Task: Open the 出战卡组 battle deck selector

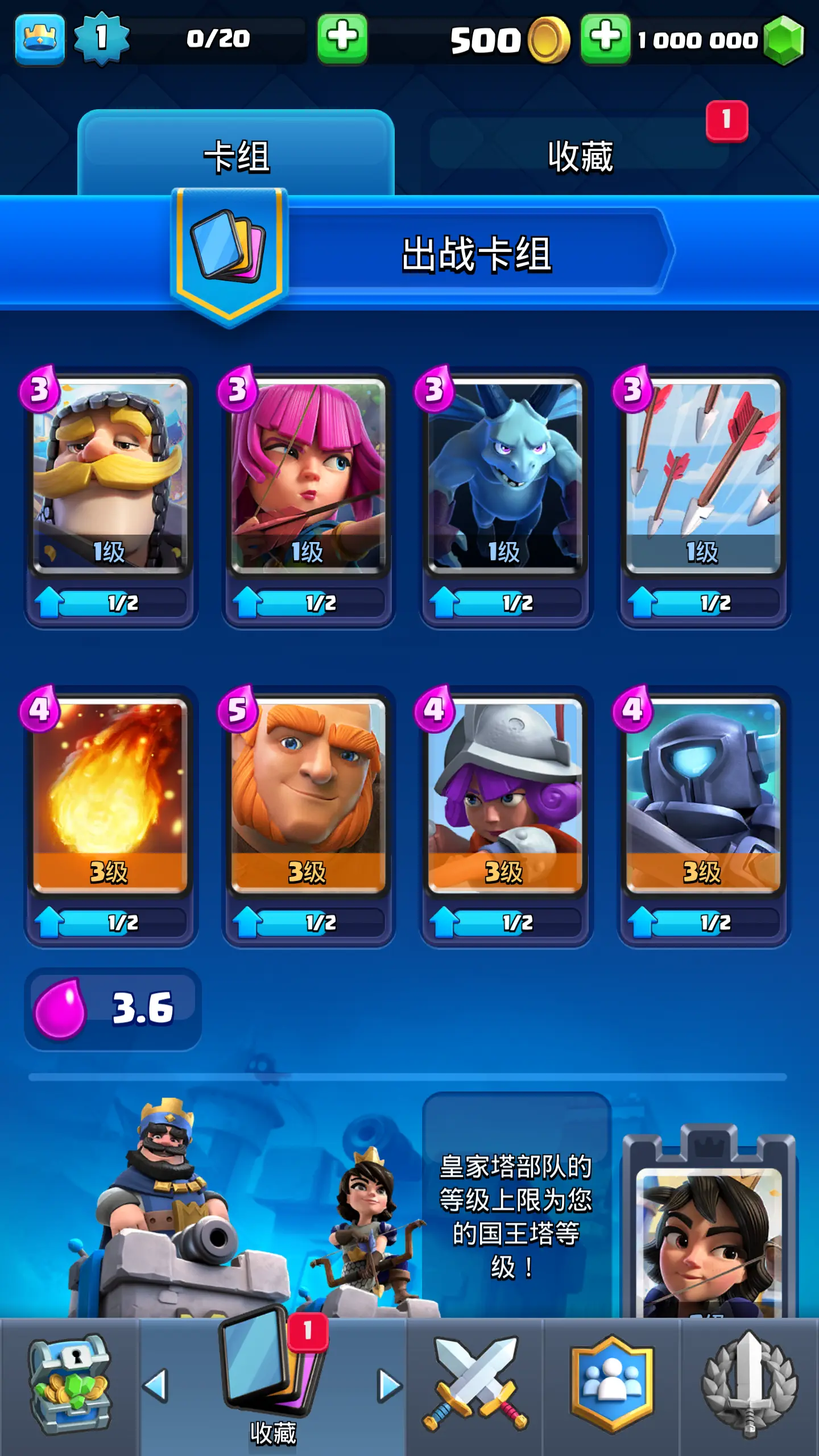Action: pos(477,253)
